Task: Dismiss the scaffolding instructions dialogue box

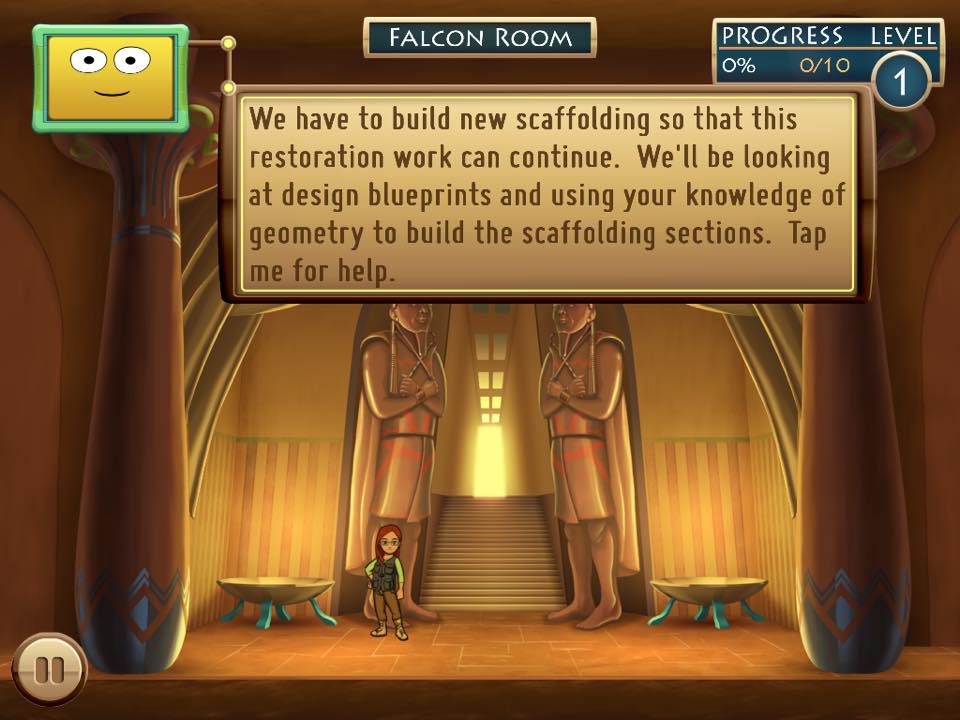Action: (548, 195)
